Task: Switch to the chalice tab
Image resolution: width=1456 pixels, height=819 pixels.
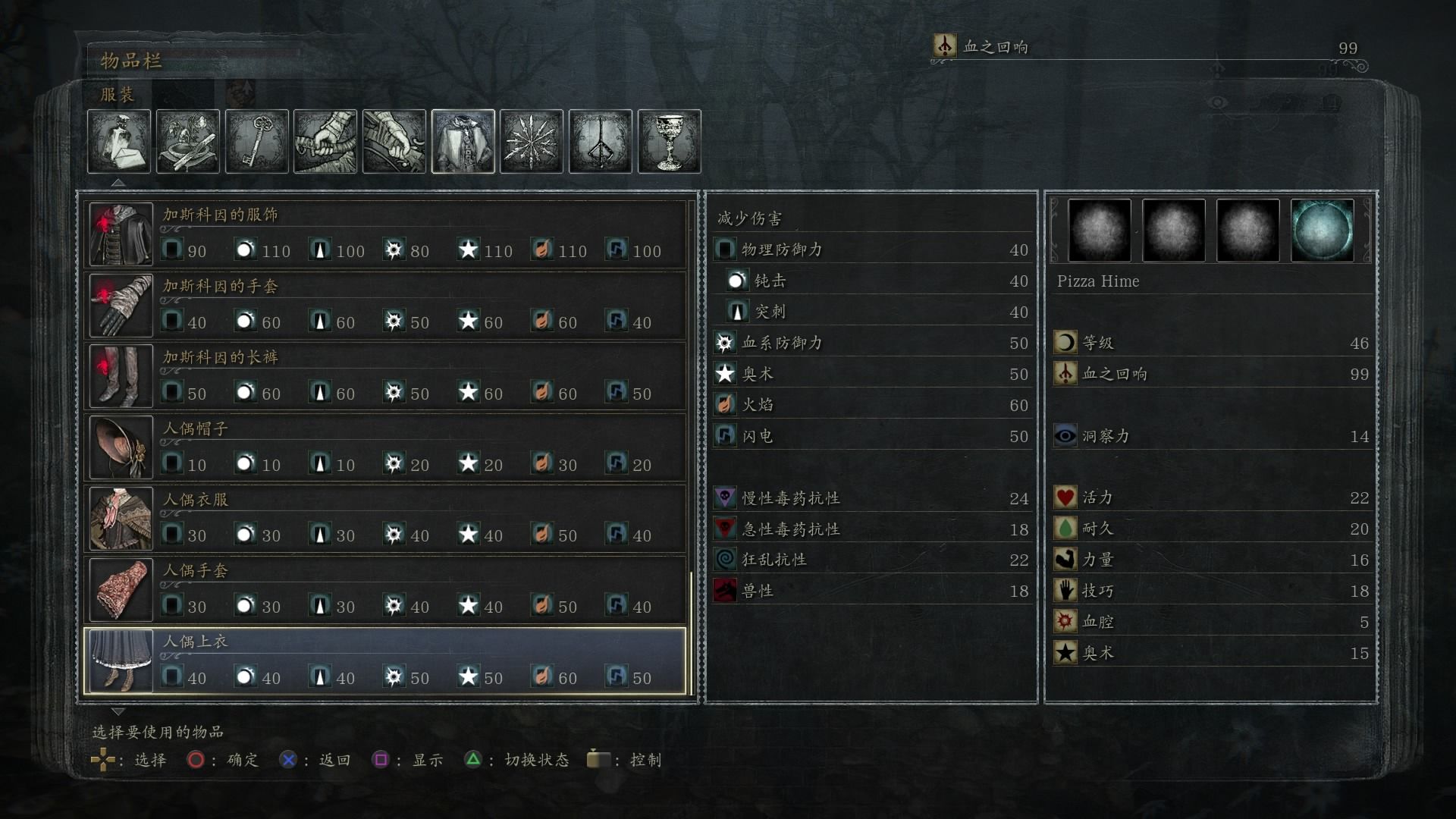Action: [x=670, y=142]
